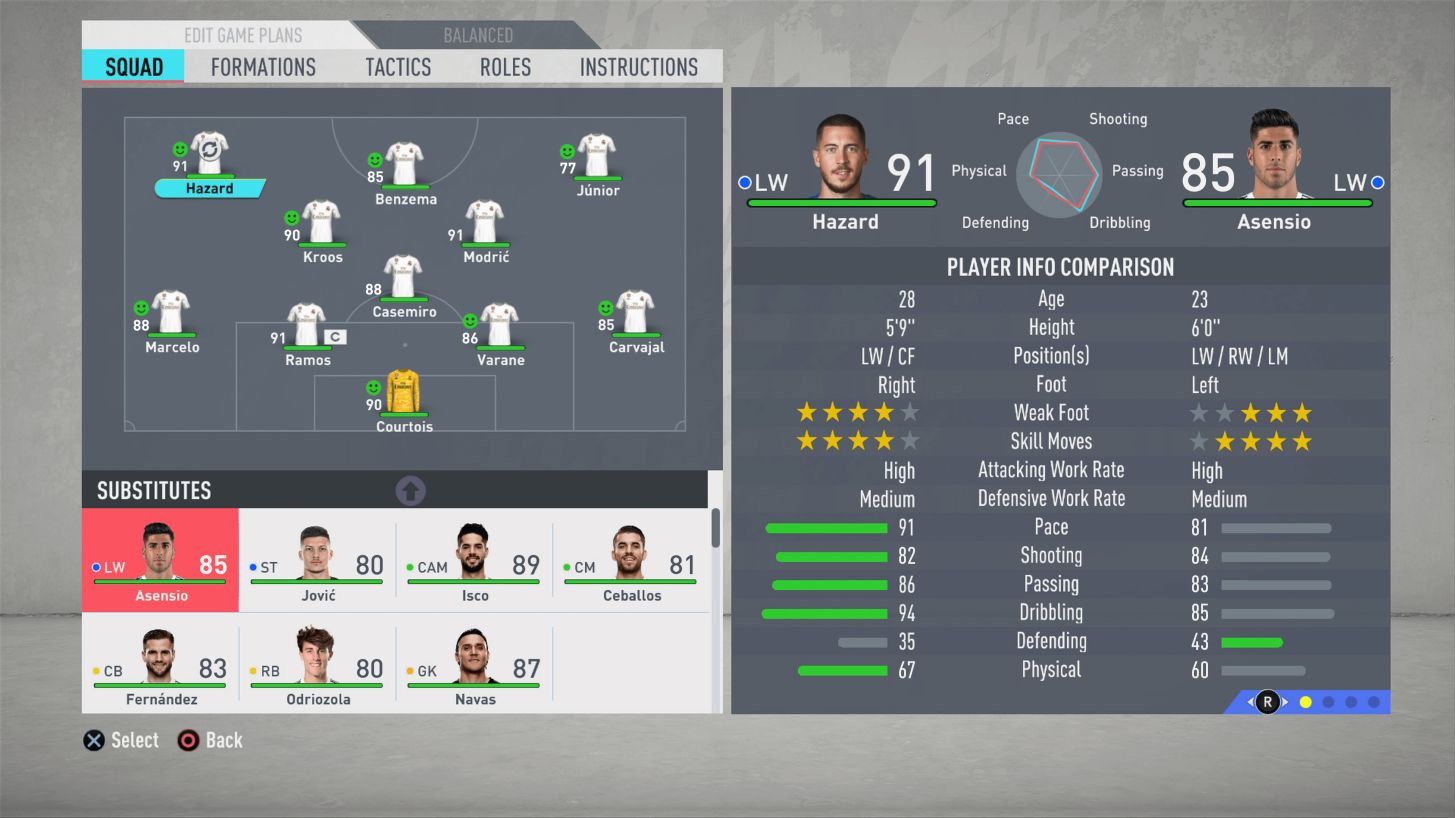Viewport: 1455px width, 818px height.
Task: Select Vinícius Júnior's player icon on the pitch
Action: 596,157
